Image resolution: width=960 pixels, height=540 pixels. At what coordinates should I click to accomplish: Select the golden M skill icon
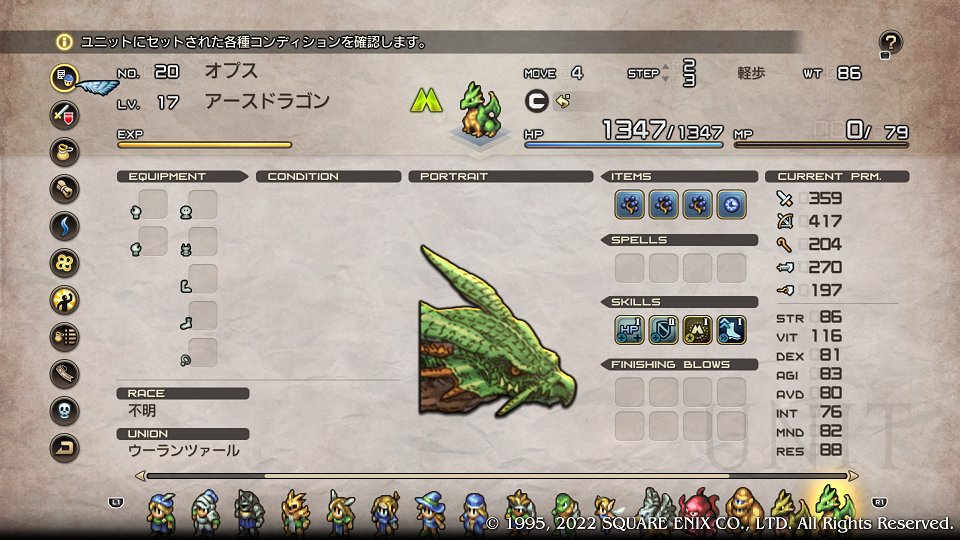tap(697, 329)
